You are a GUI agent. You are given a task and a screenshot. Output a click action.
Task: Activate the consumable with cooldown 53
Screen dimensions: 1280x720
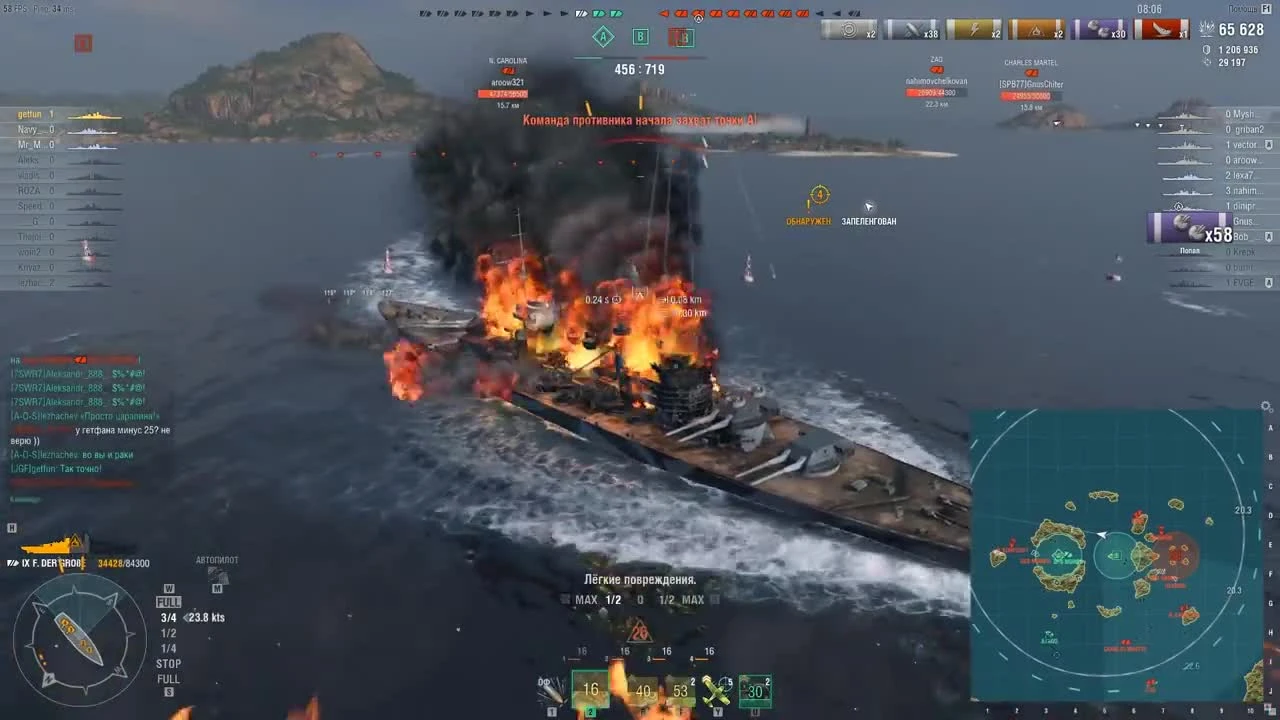coord(680,690)
